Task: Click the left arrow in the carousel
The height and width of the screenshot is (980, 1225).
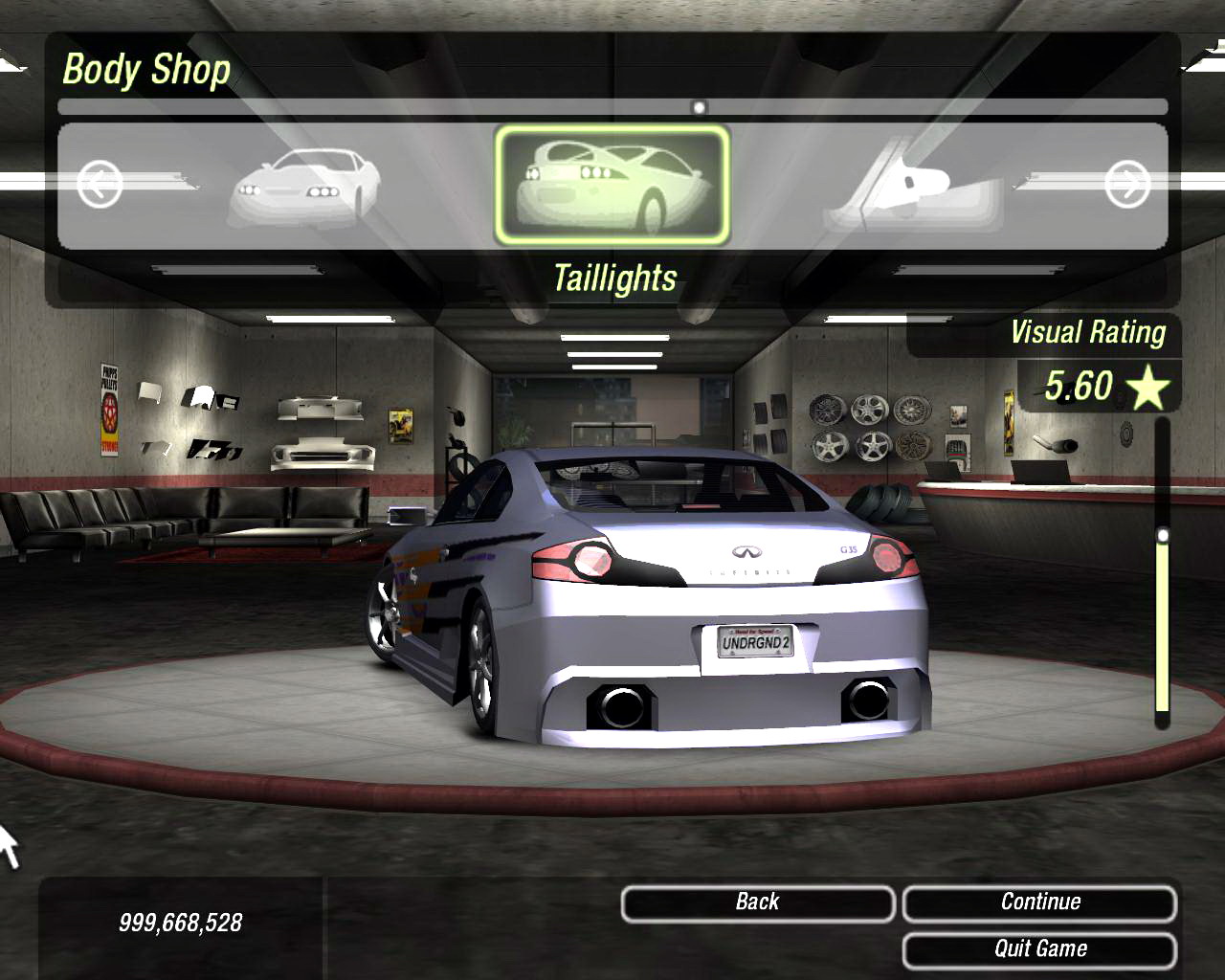Action: pyautogui.click(x=100, y=184)
